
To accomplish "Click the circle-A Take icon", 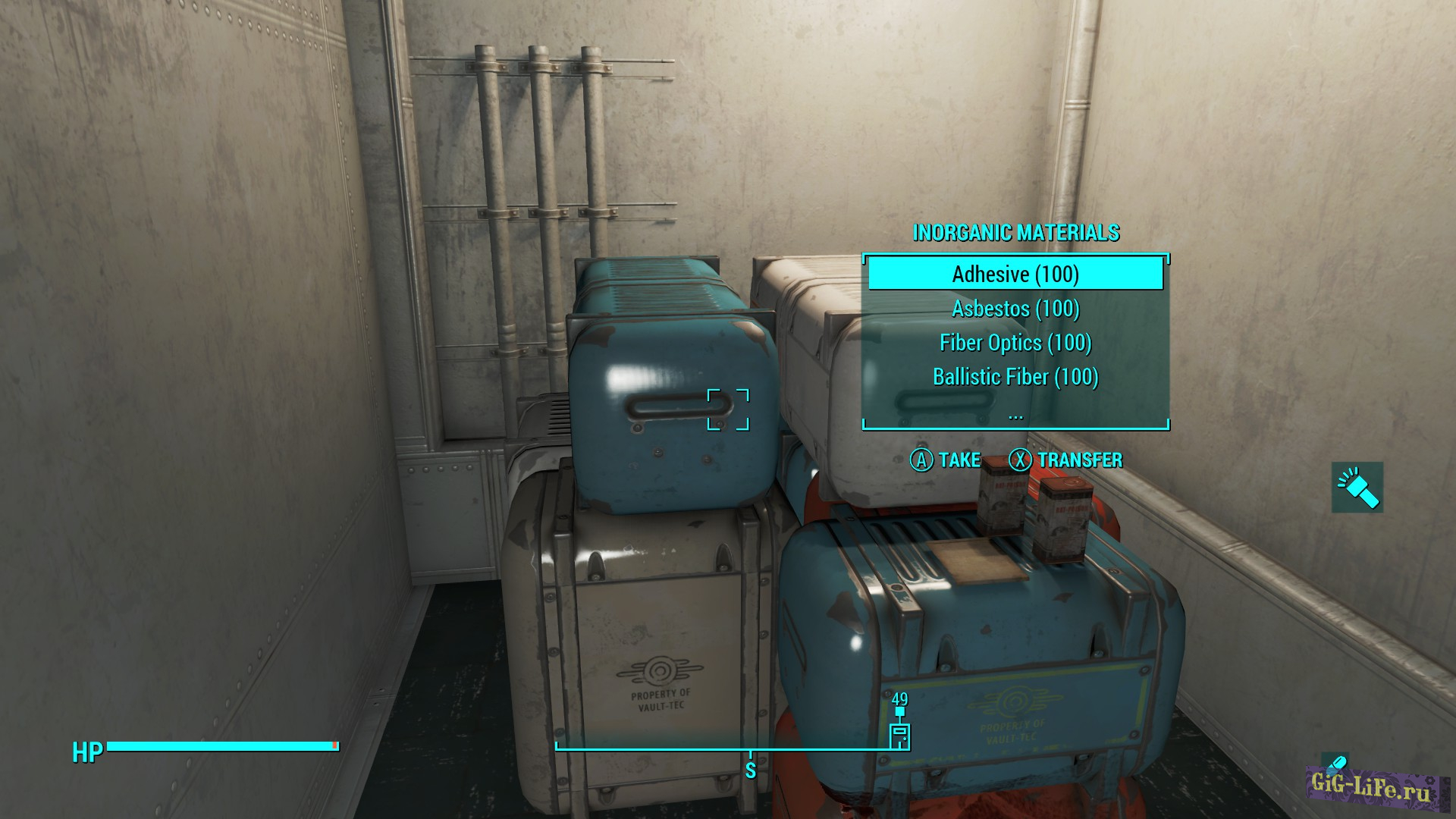I will click(922, 460).
